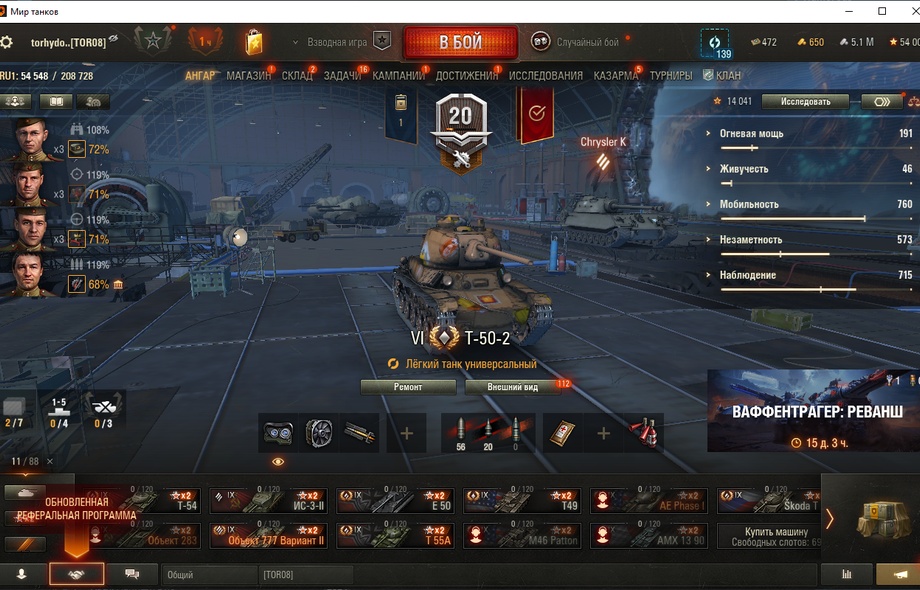The width and height of the screenshot is (920, 590).
Task: Open the Взводная игра dropdown
Action: click(x=335, y=43)
